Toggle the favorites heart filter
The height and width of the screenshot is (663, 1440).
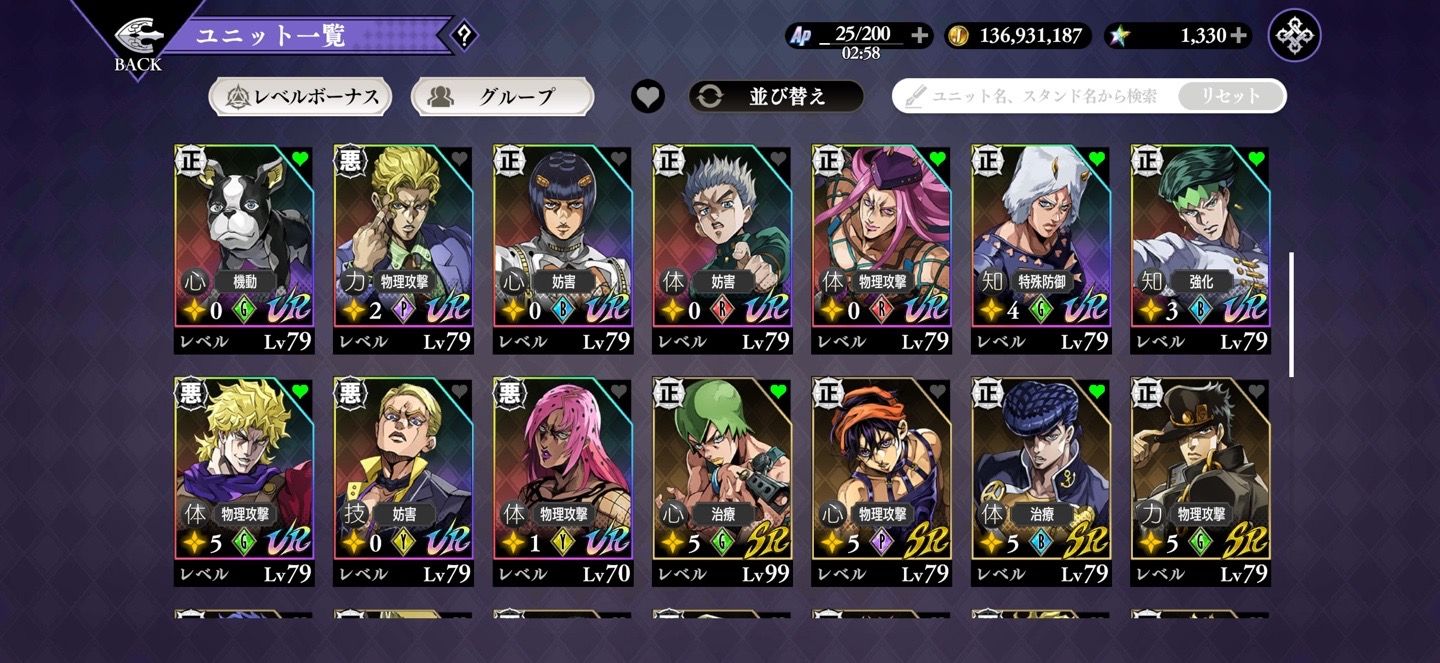648,97
